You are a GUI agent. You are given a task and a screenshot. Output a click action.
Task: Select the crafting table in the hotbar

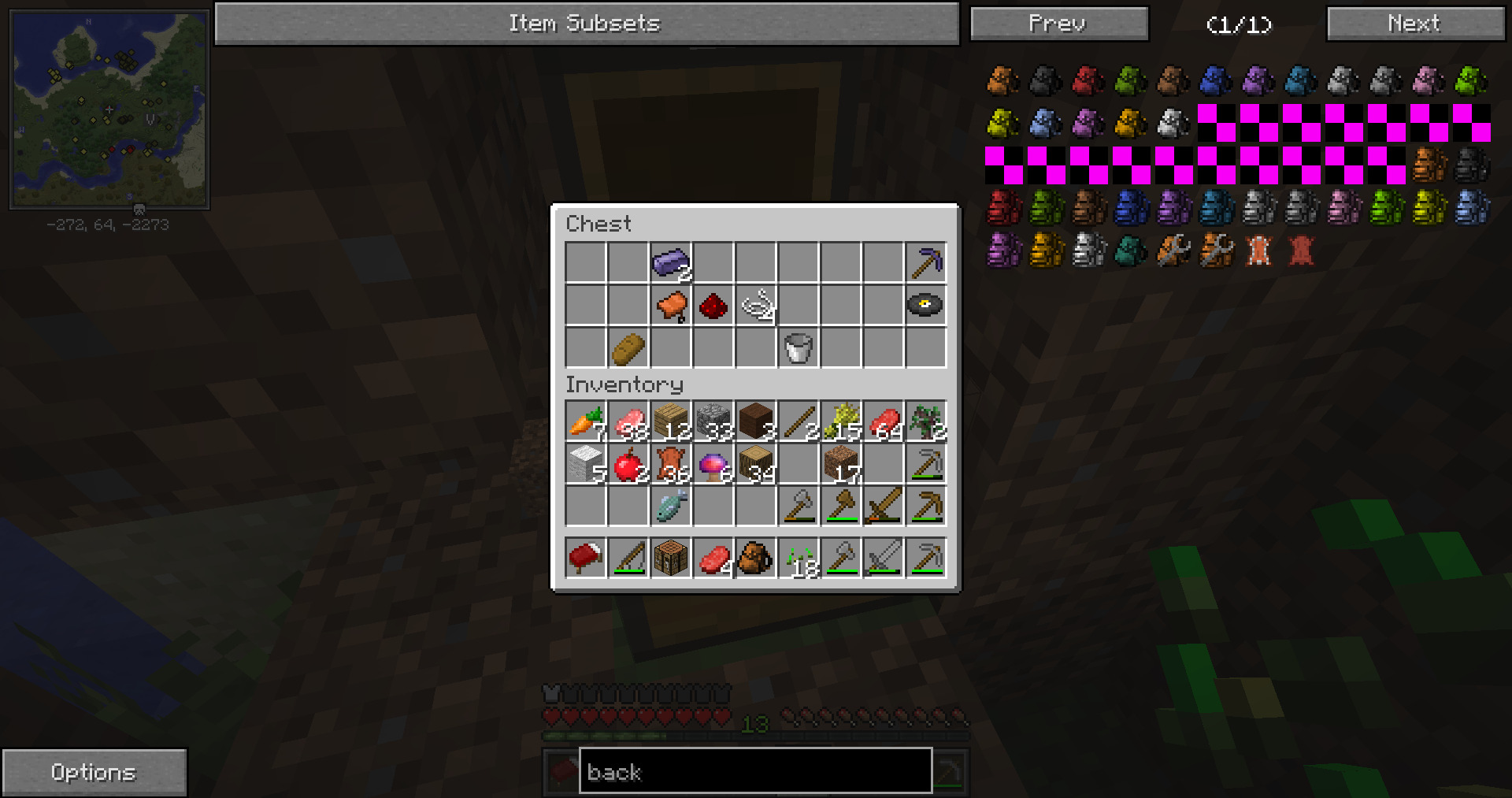click(x=670, y=559)
